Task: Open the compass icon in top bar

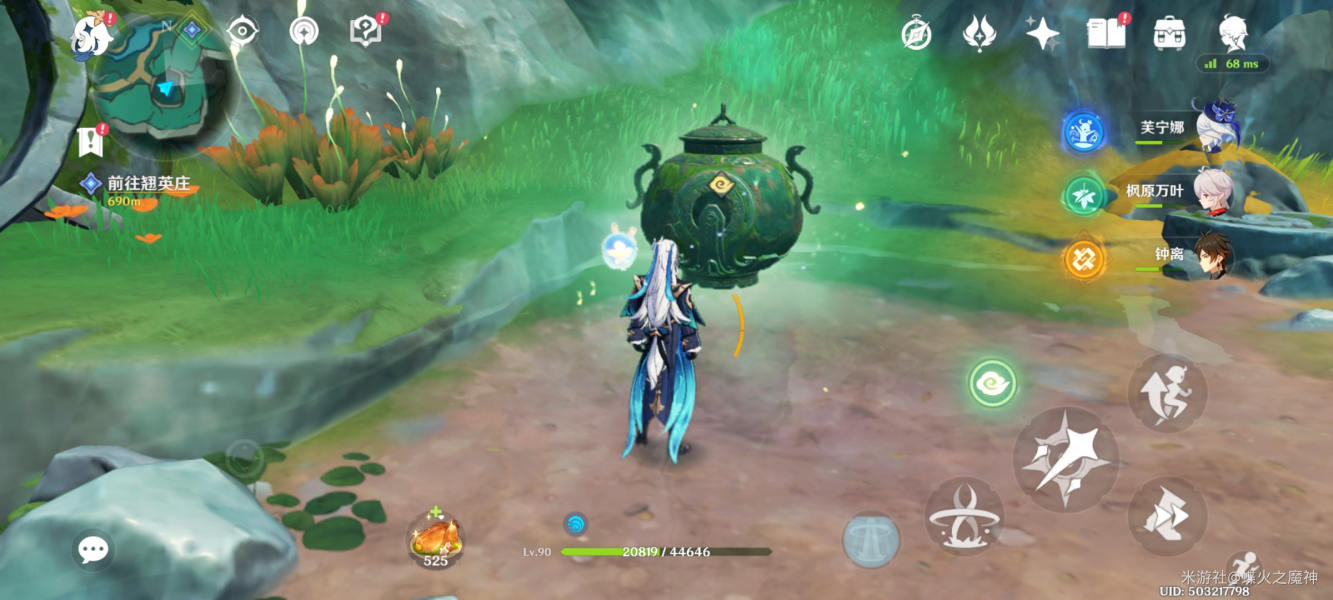Action: point(916,34)
